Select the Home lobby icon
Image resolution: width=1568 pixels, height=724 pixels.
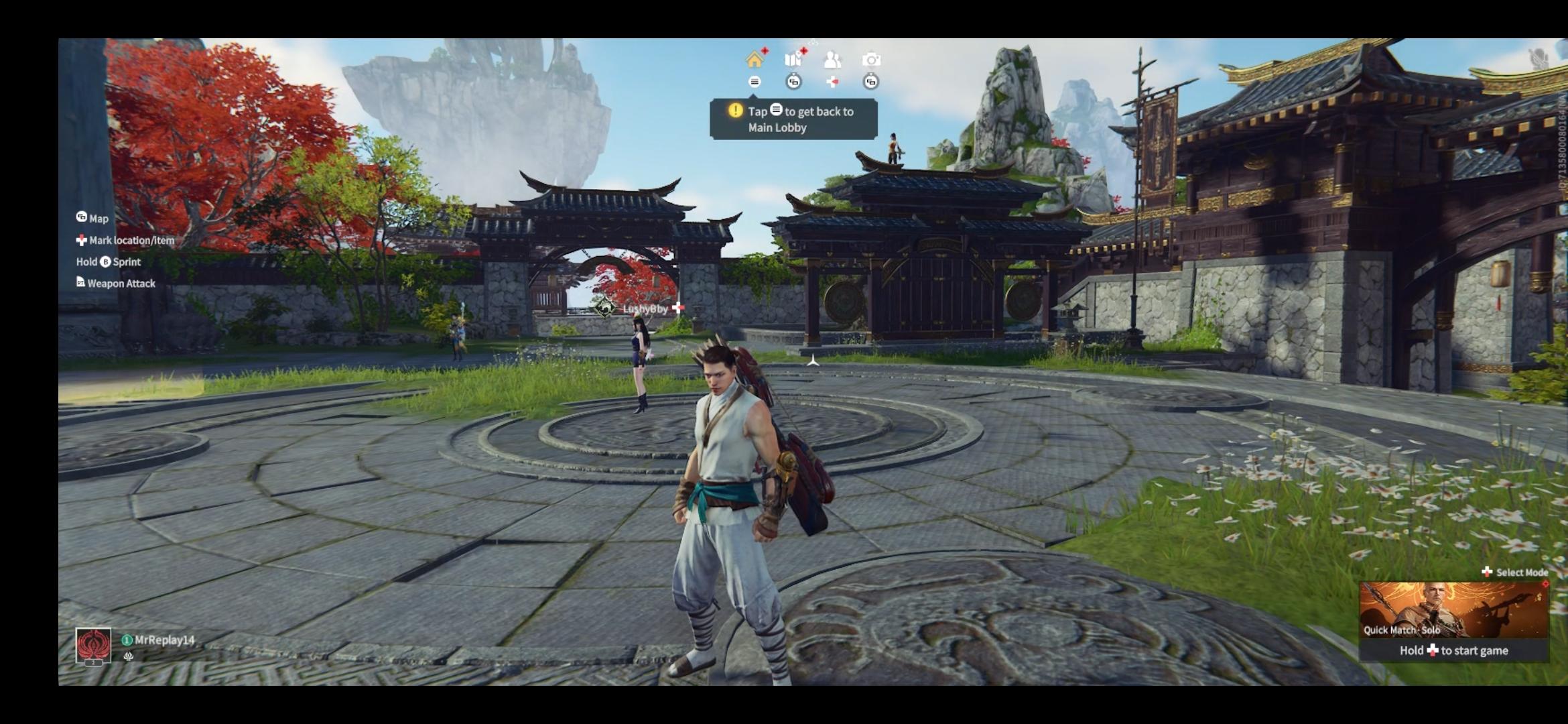[x=757, y=60]
